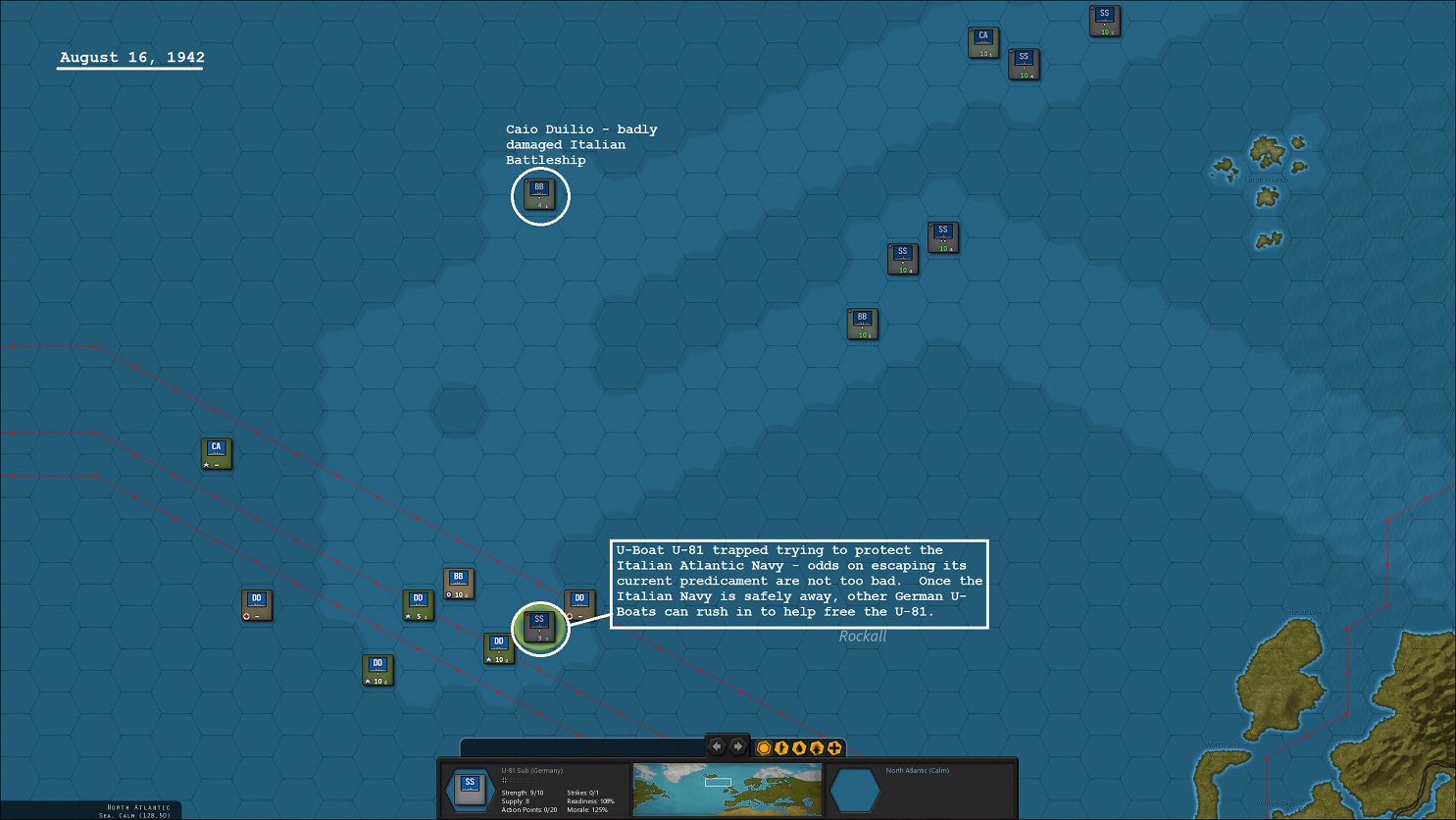The image size is (1456, 820).
Task: Click the right arrow to cycle to next unit
Action: (735, 746)
